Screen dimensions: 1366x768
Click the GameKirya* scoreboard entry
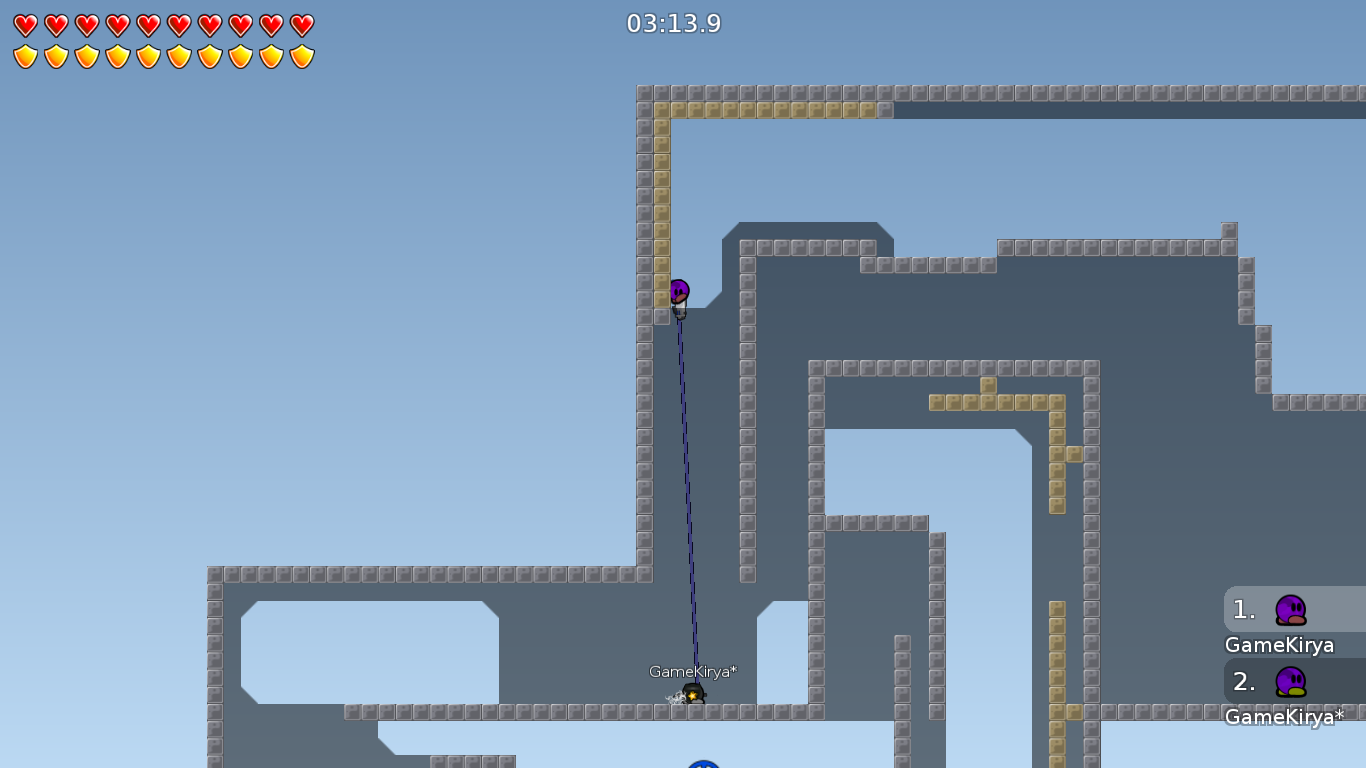(x=1283, y=717)
